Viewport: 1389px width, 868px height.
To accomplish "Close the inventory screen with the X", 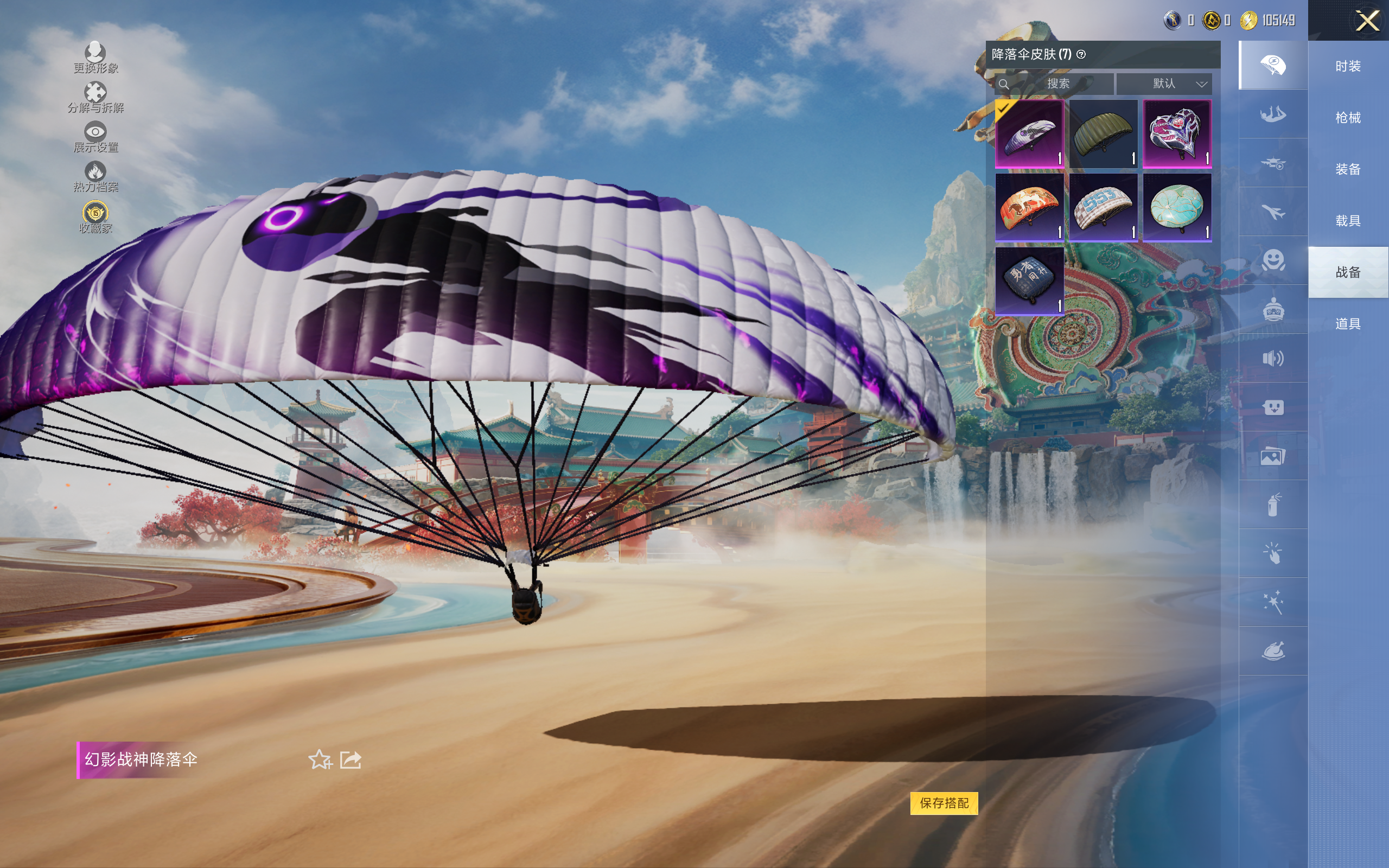I will (x=1367, y=21).
